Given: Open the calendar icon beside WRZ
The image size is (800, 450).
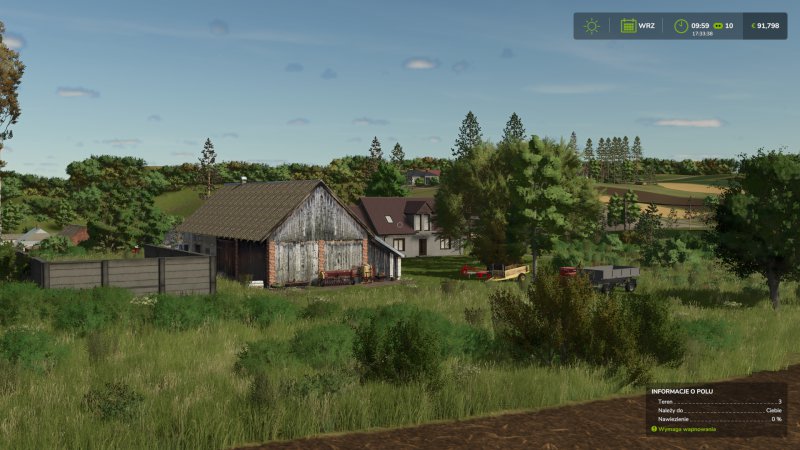Looking at the screenshot, I should pyautogui.click(x=628, y=26).
